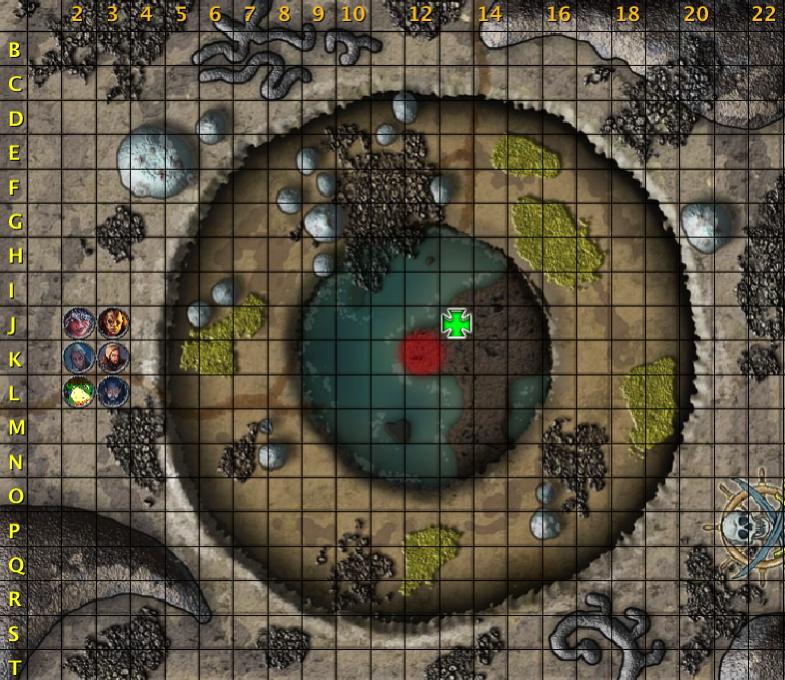
Task: Click the green cross map marker
Action: coord(457,323)
